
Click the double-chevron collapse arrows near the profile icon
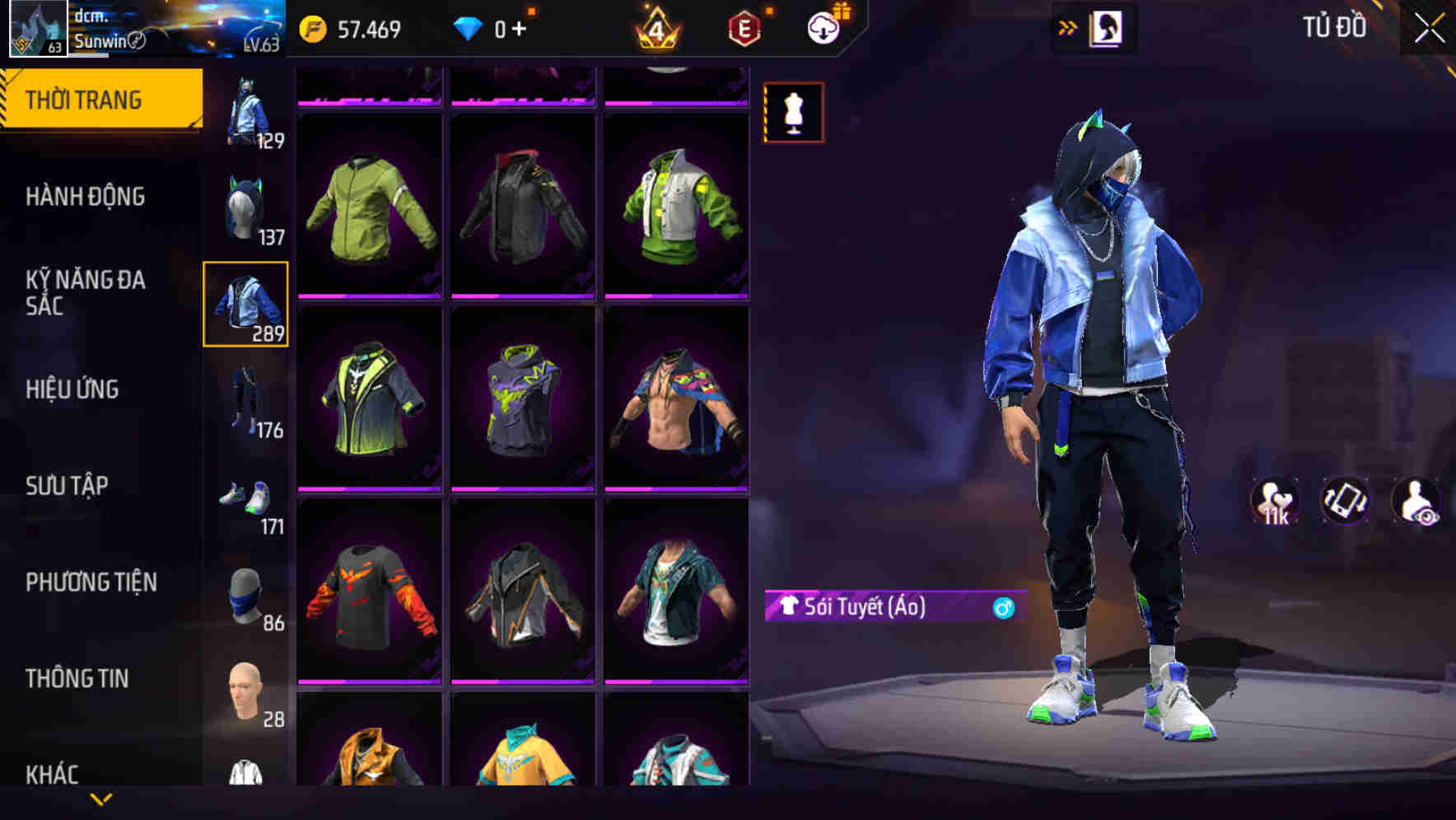[x=1066, y=26]
